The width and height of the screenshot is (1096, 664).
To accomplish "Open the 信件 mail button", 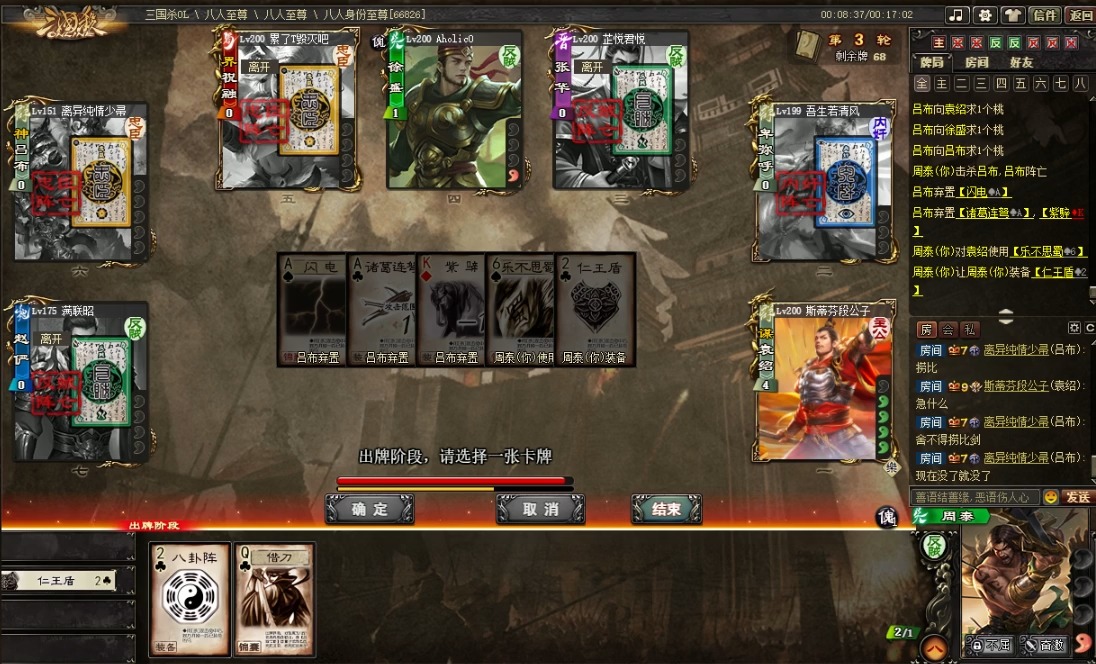I will 1045,15.
